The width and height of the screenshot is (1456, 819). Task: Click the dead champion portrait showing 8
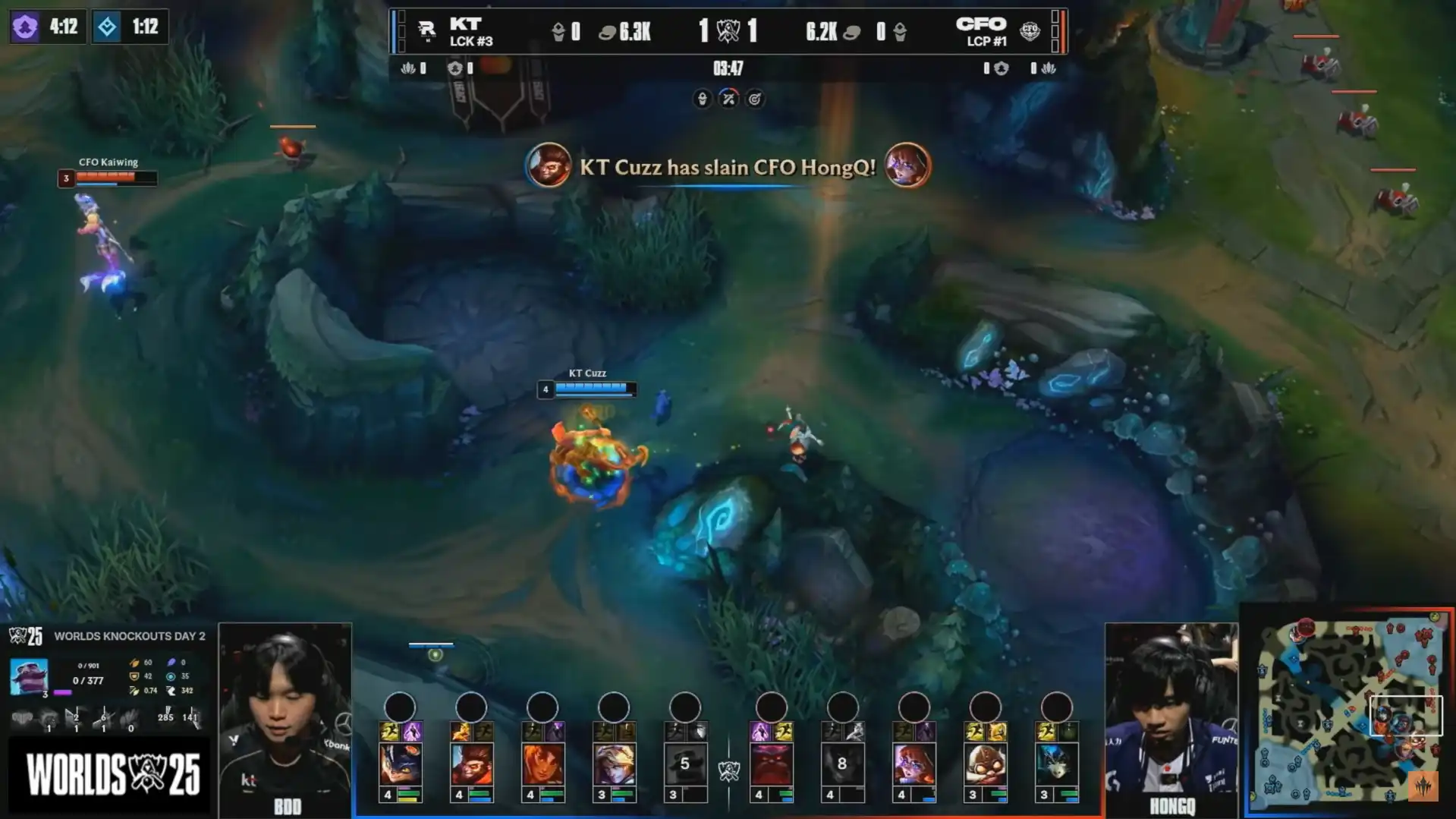842,763
